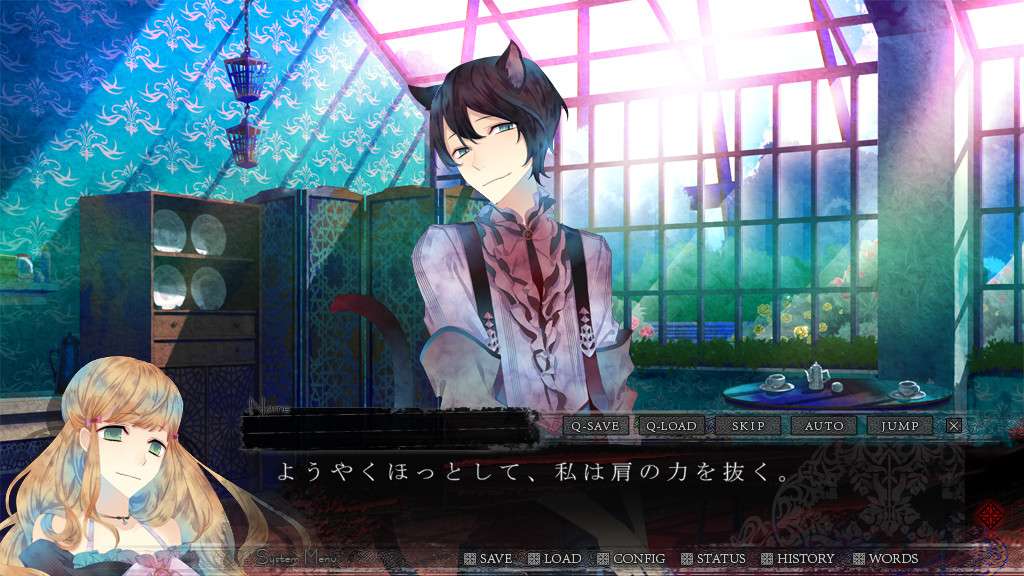Click the Q-SAVE button

pos(595,426)
